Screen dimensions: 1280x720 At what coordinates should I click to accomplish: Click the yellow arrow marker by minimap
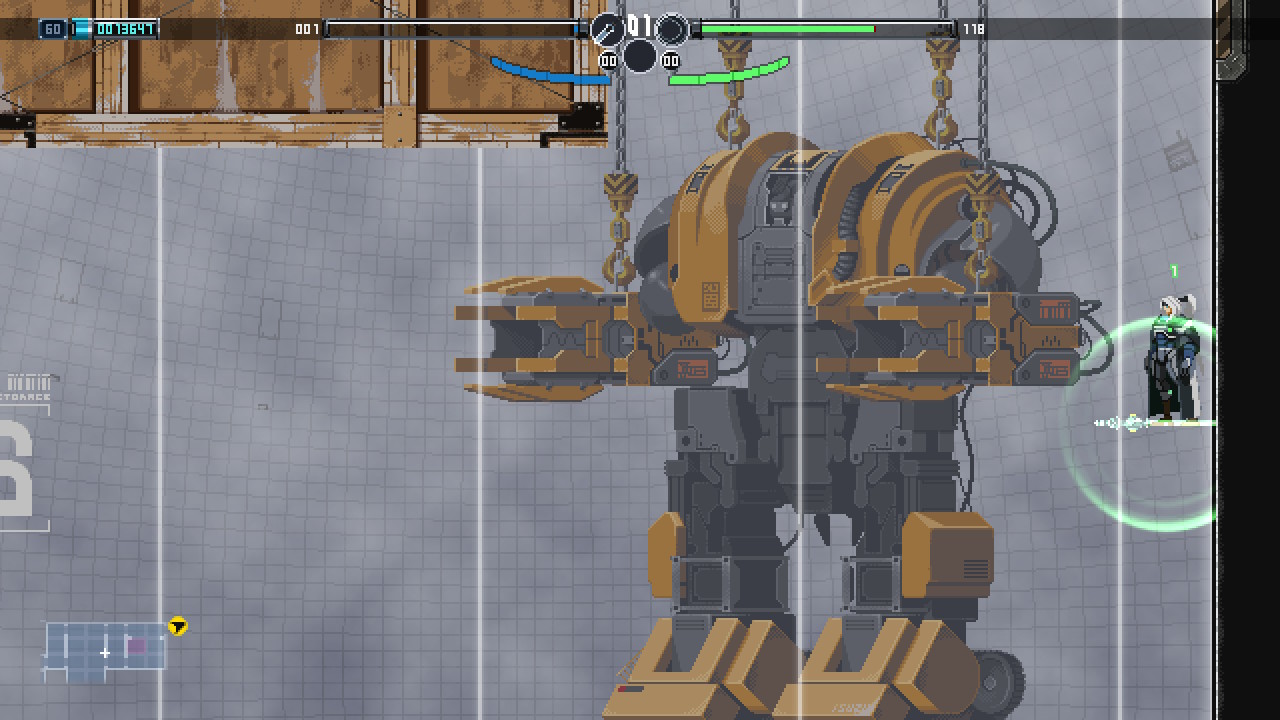coord(178,627)
